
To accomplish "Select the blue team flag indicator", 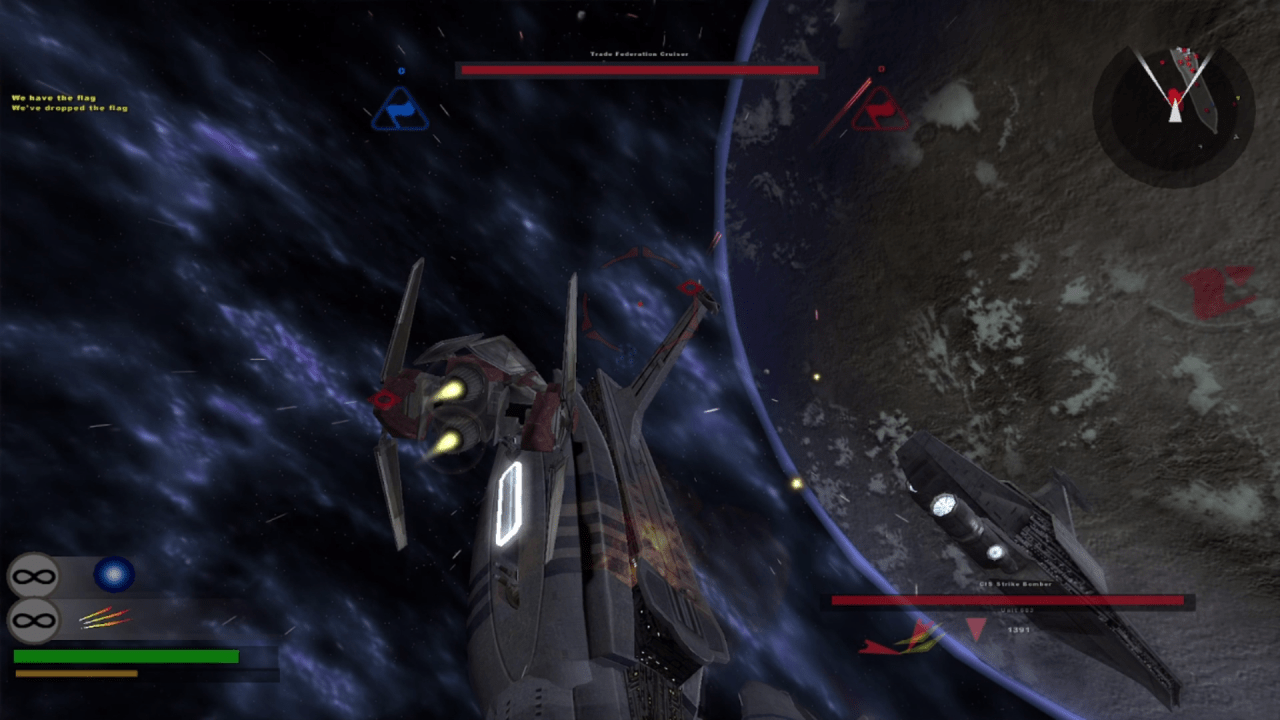I will (x=400, y=110).
